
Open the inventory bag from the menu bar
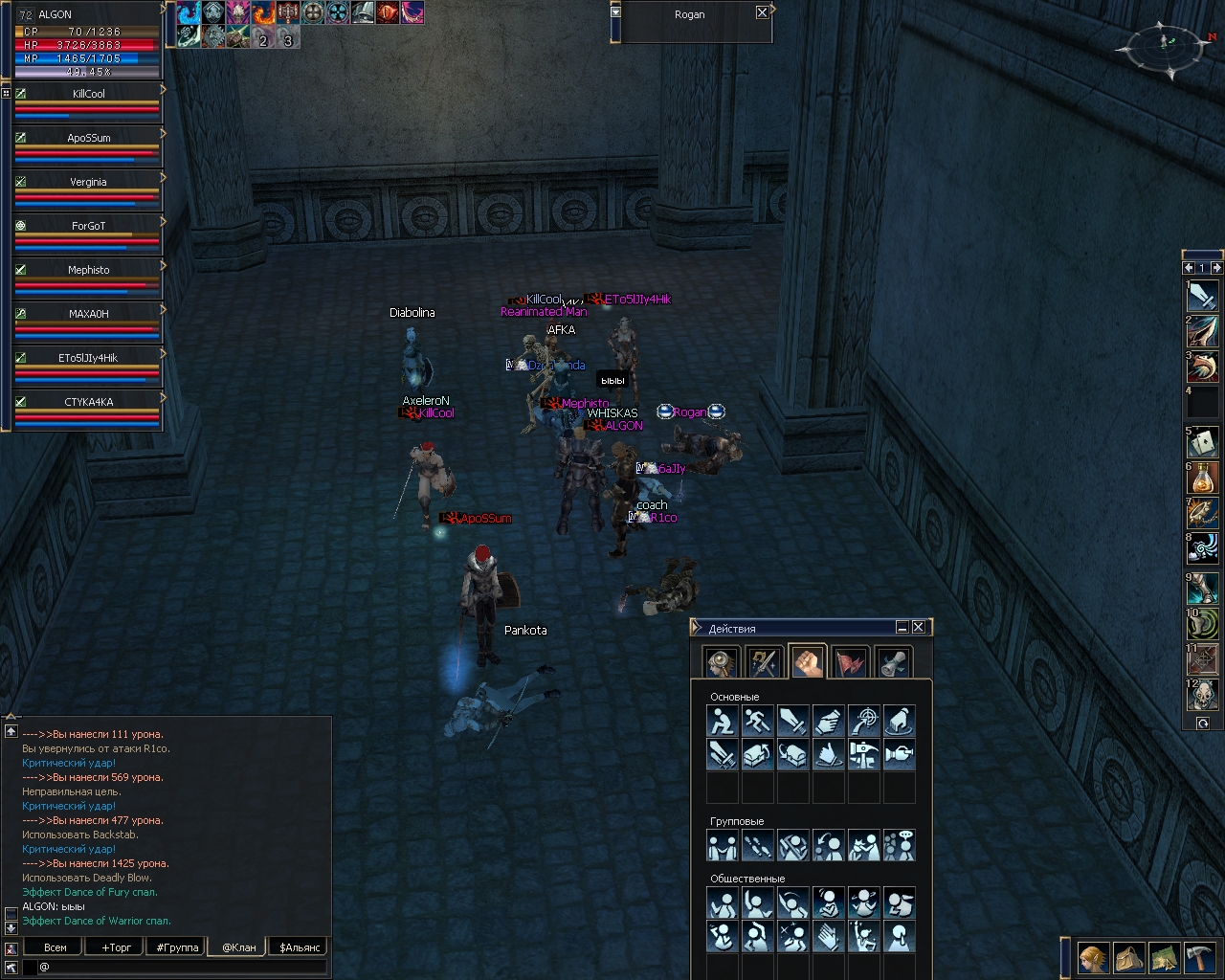(x=1129, y=958)
